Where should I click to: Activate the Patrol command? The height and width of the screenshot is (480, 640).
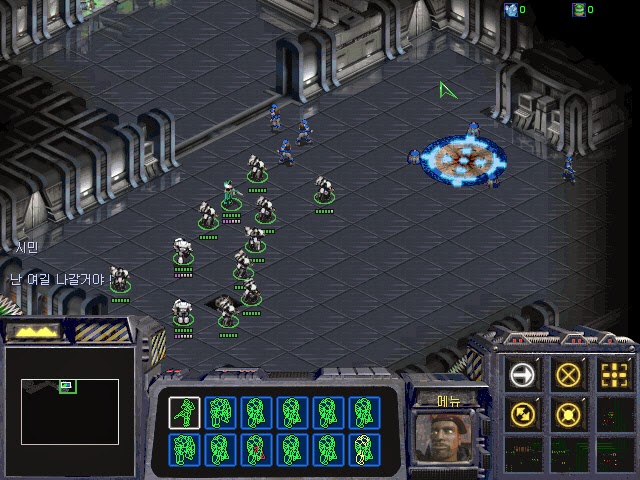pos(521,413)
